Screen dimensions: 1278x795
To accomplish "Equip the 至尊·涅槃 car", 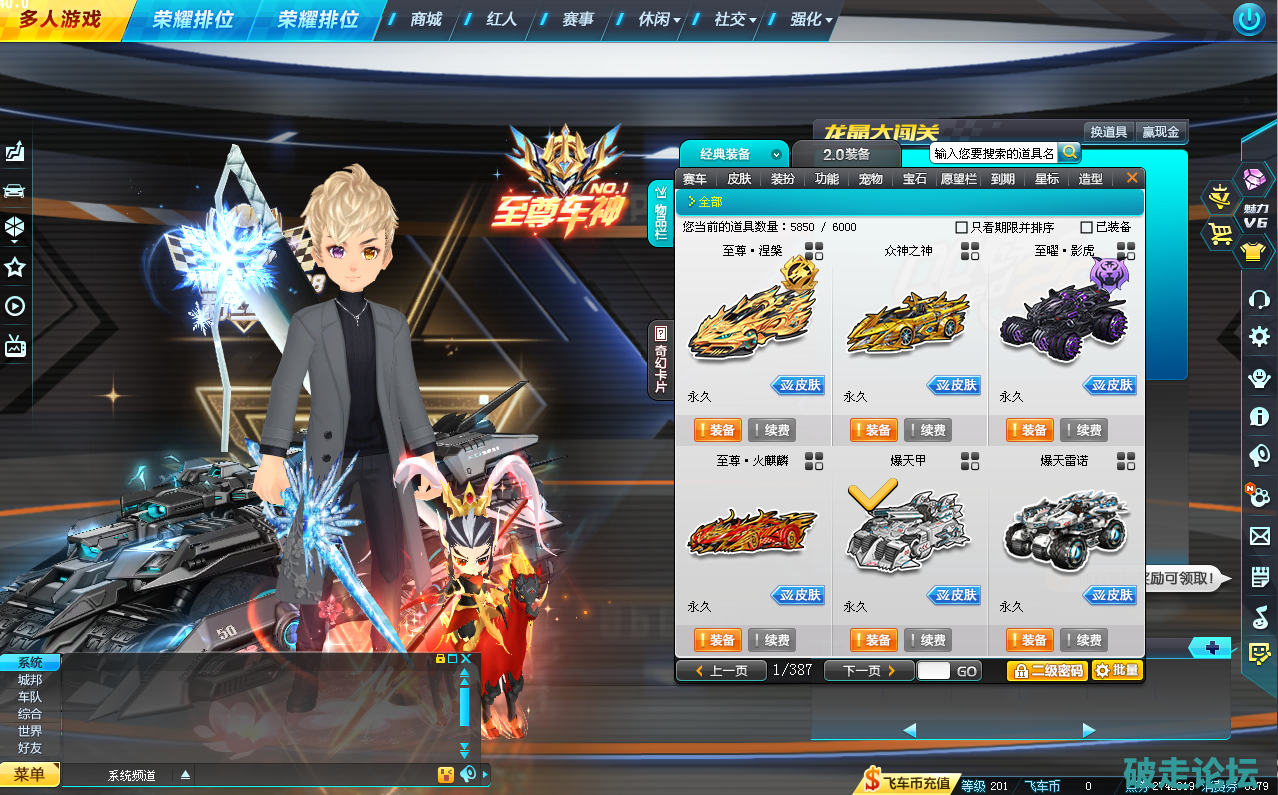I will tap(715, 430).
